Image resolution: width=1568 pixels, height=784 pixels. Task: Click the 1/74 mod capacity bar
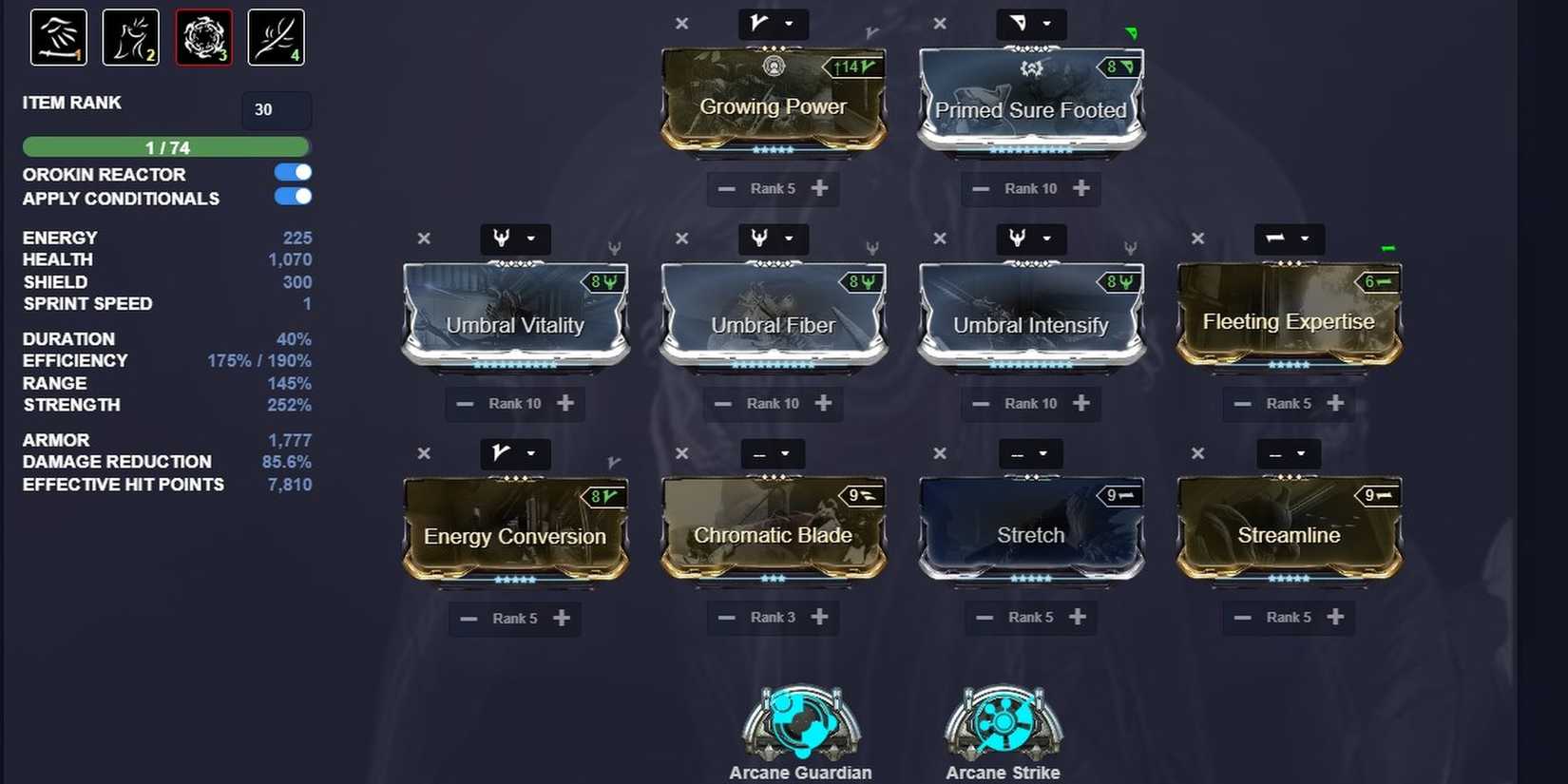(x=166, y=147)
